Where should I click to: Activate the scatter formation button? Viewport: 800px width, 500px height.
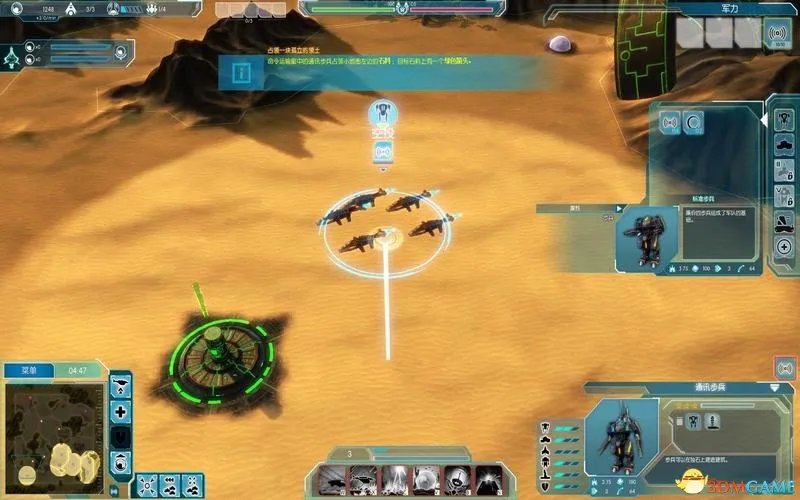[148, 485]
